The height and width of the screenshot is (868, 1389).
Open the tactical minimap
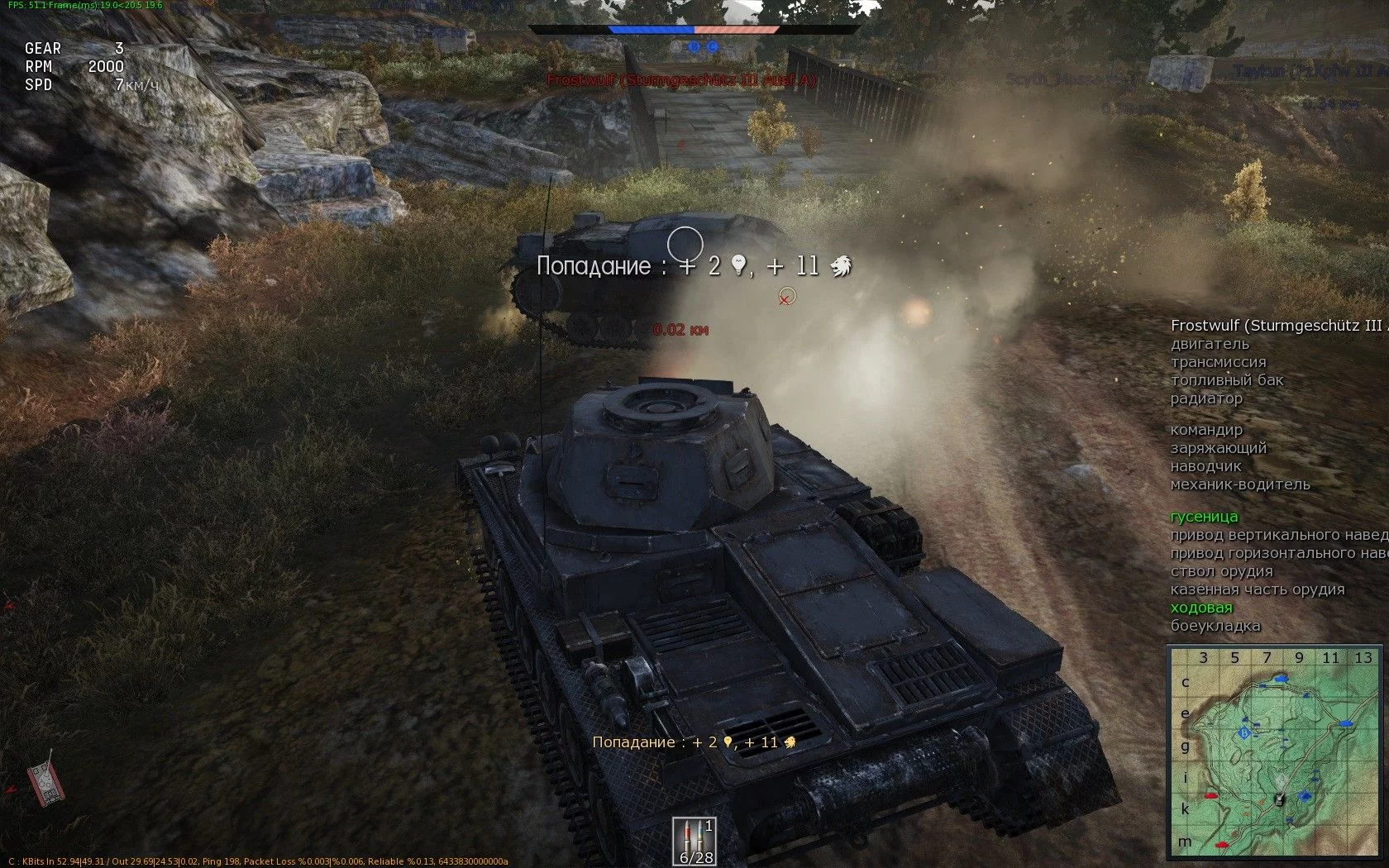pos(1274,752)
